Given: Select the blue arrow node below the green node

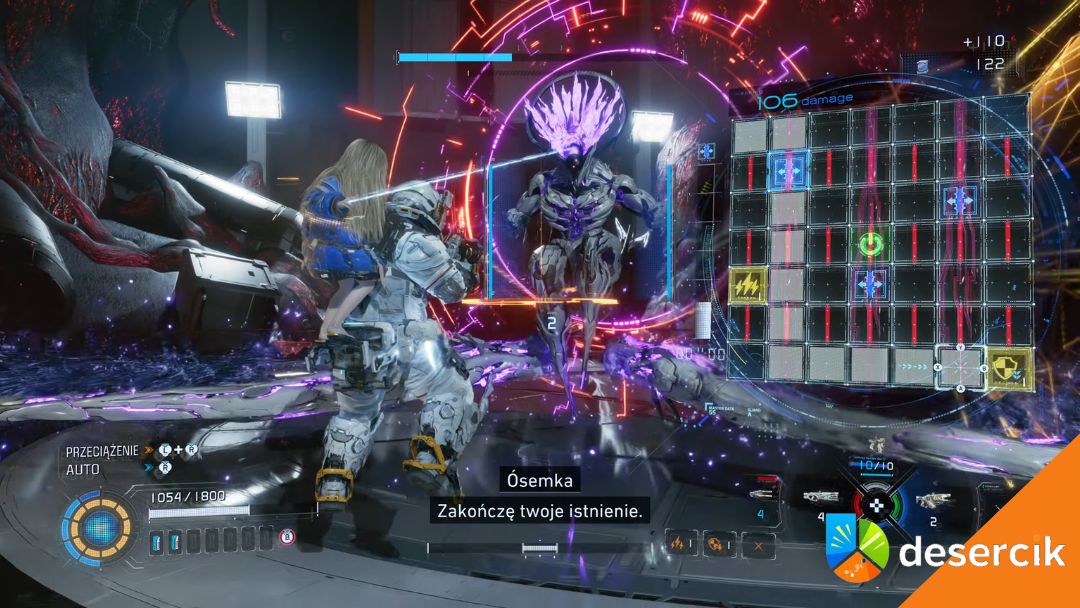Looking at the screenshot, I should coord(870,283).
